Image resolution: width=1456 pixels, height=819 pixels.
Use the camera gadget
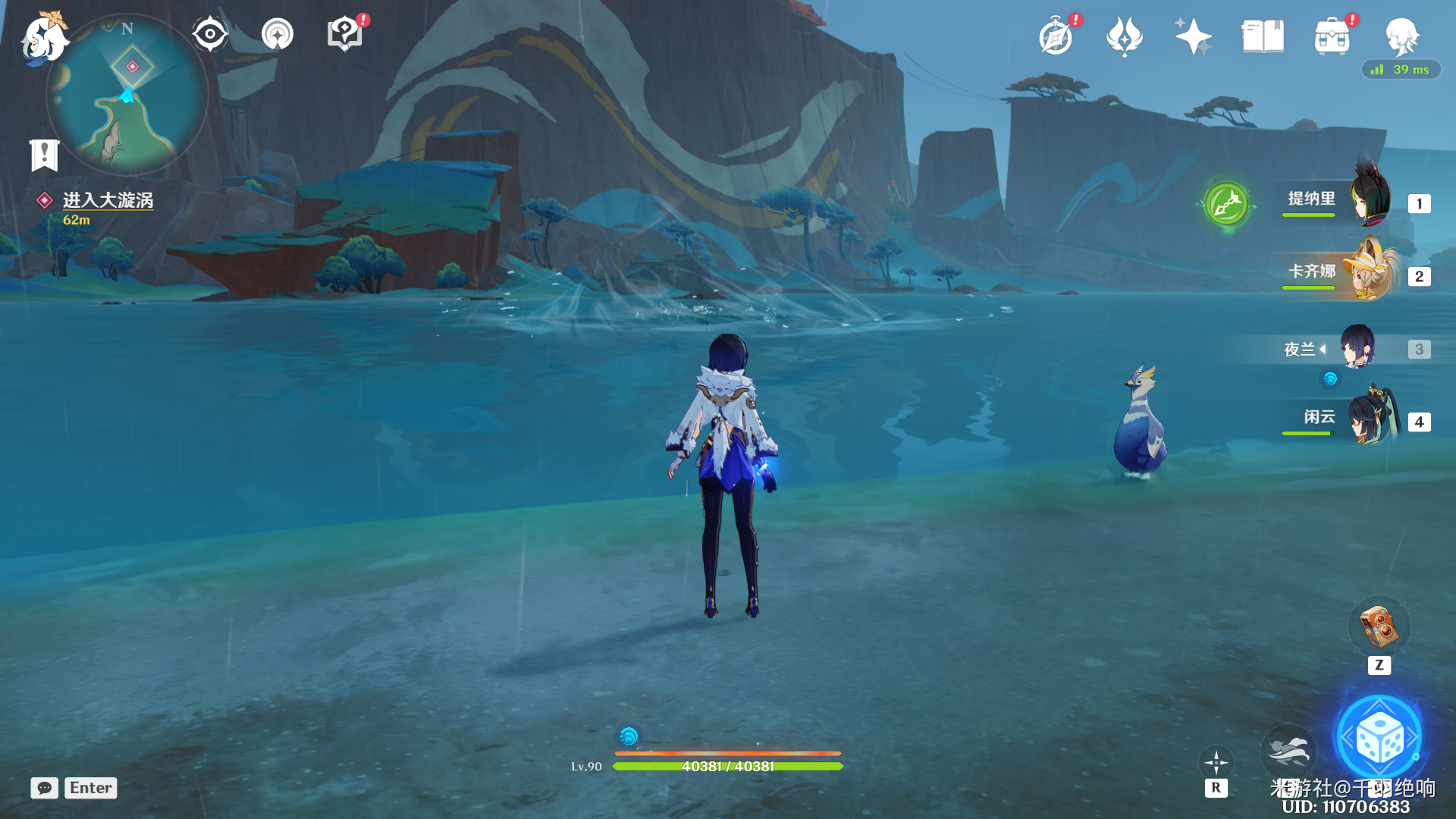[x=1379, y=626]
